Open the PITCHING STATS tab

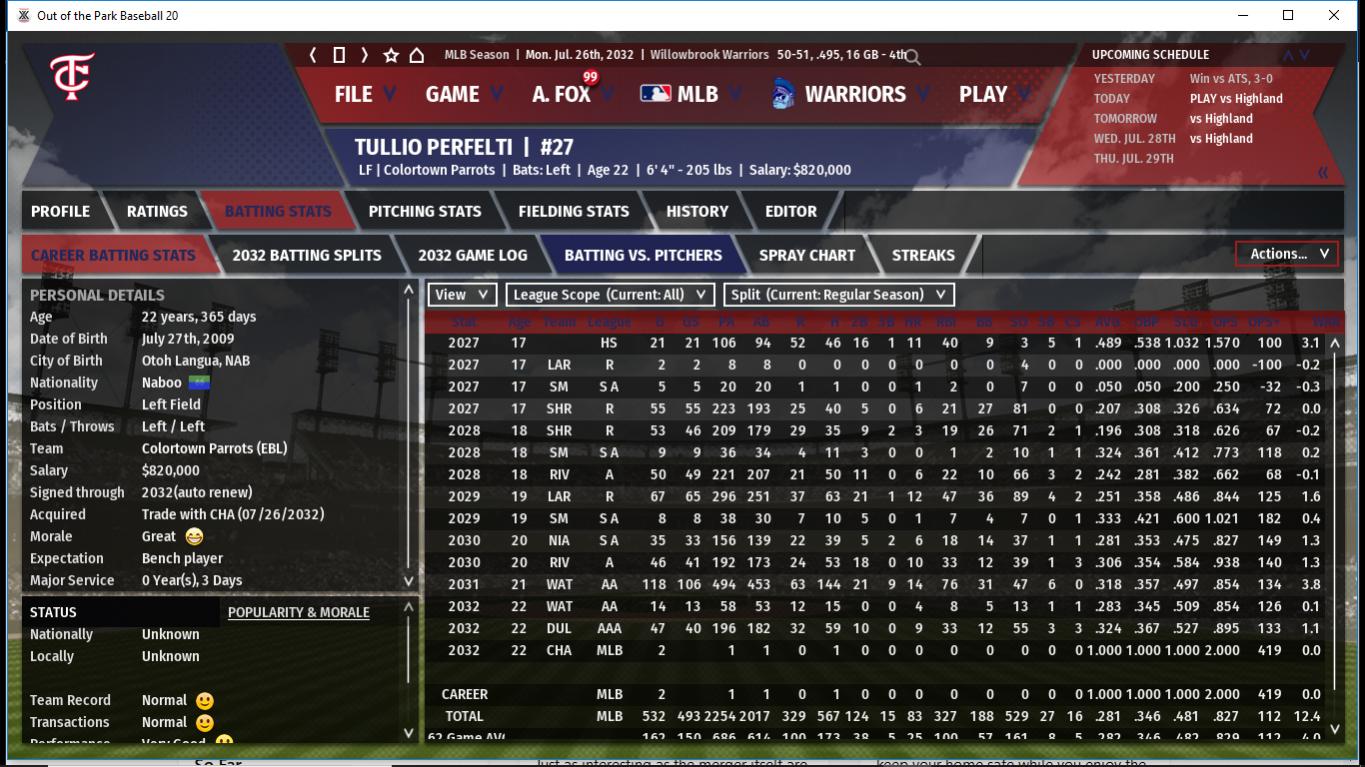click(x=424, y=211)
